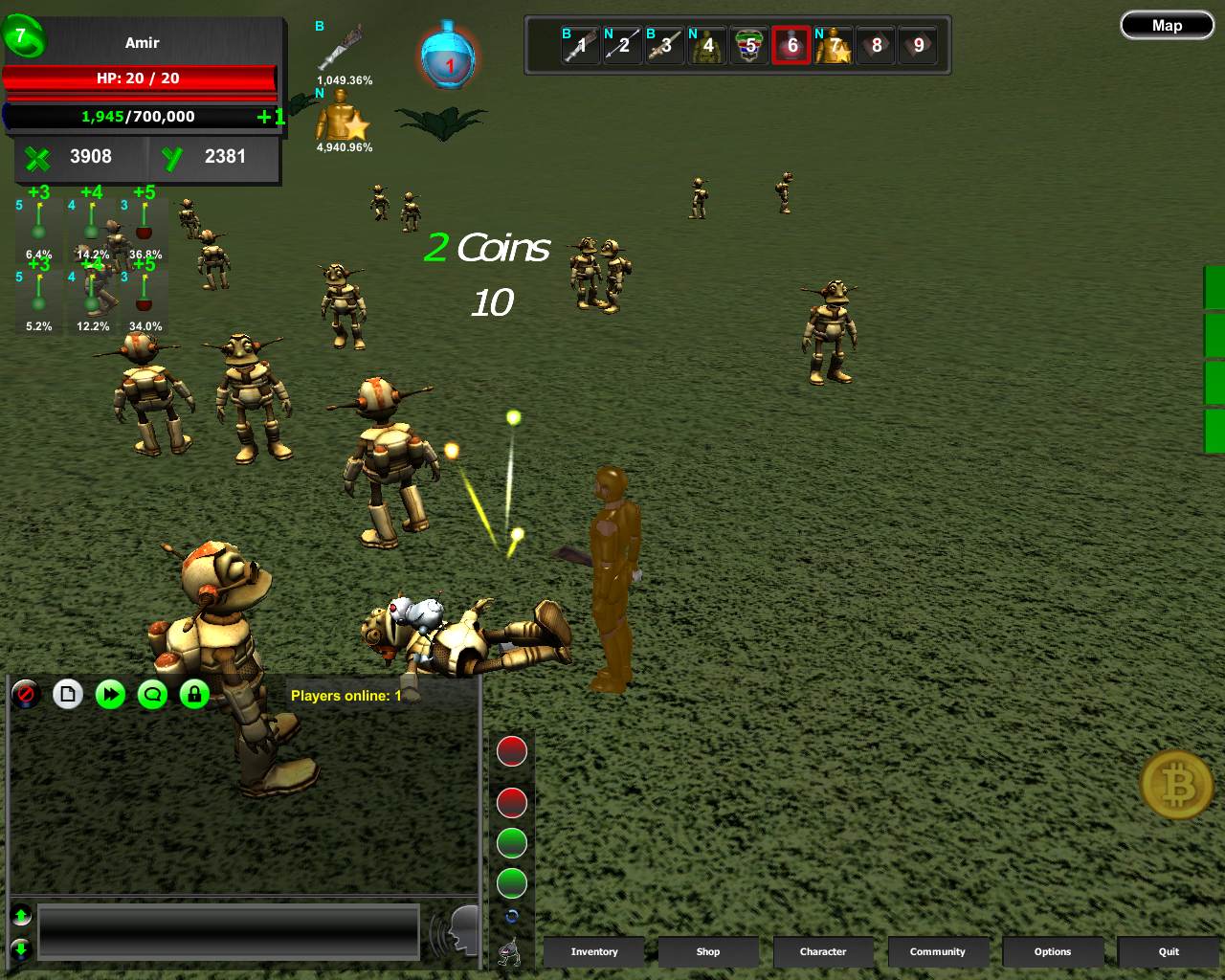The width and height of the screenshot is (1225, 980).
Task: Toggle the bottom green circle button
Action: [x=511, y=884]
